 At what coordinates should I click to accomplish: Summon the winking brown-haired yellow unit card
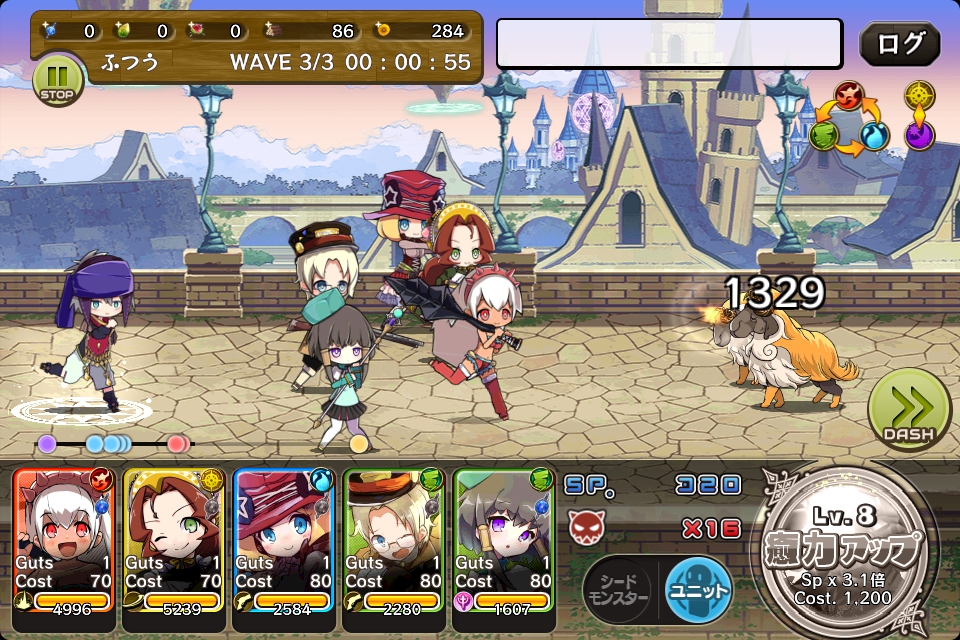(174, 540)
